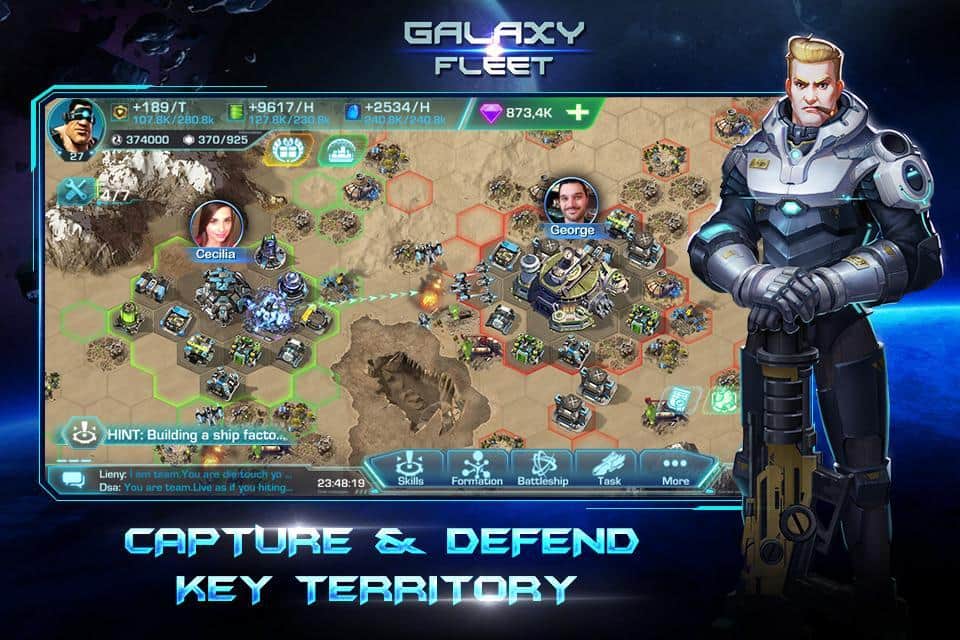This screenshot has height=640, width=960.
Task: Expand the chat message log
Action: [x=190, y=479]
